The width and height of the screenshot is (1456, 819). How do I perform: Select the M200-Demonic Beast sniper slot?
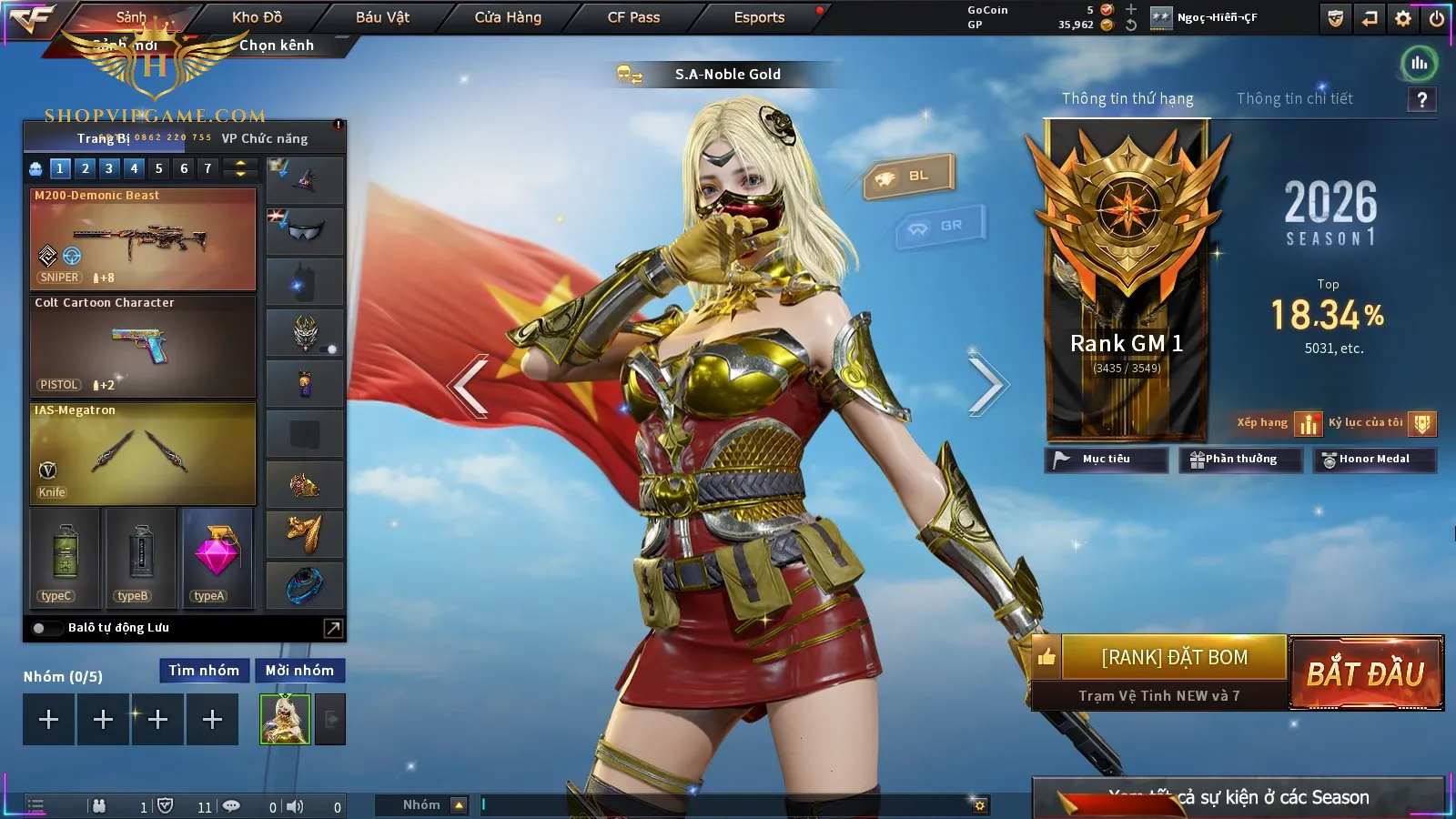point(143,239)
